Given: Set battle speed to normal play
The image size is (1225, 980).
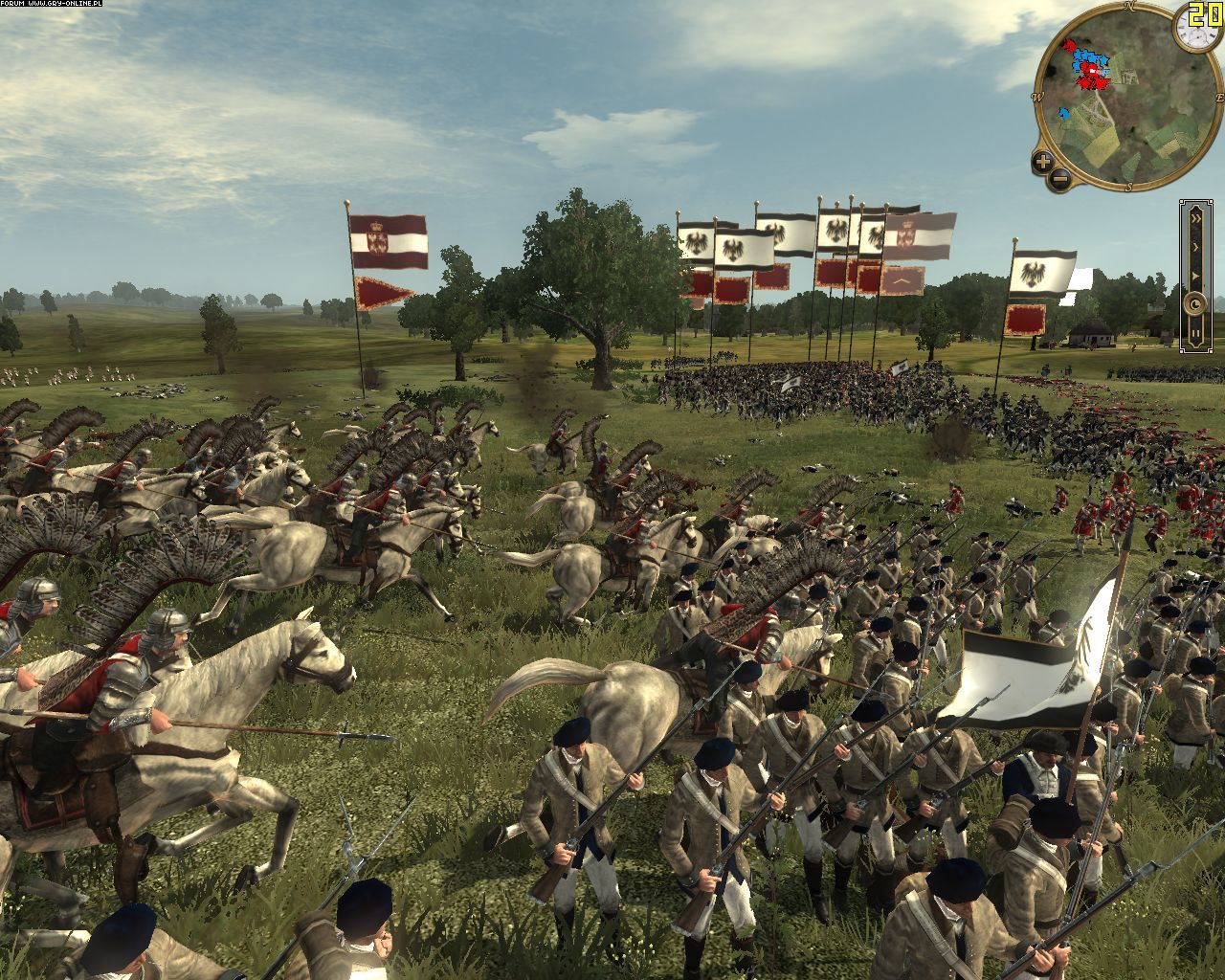Looking at the screenshot, I should (x=1195, y=276).
